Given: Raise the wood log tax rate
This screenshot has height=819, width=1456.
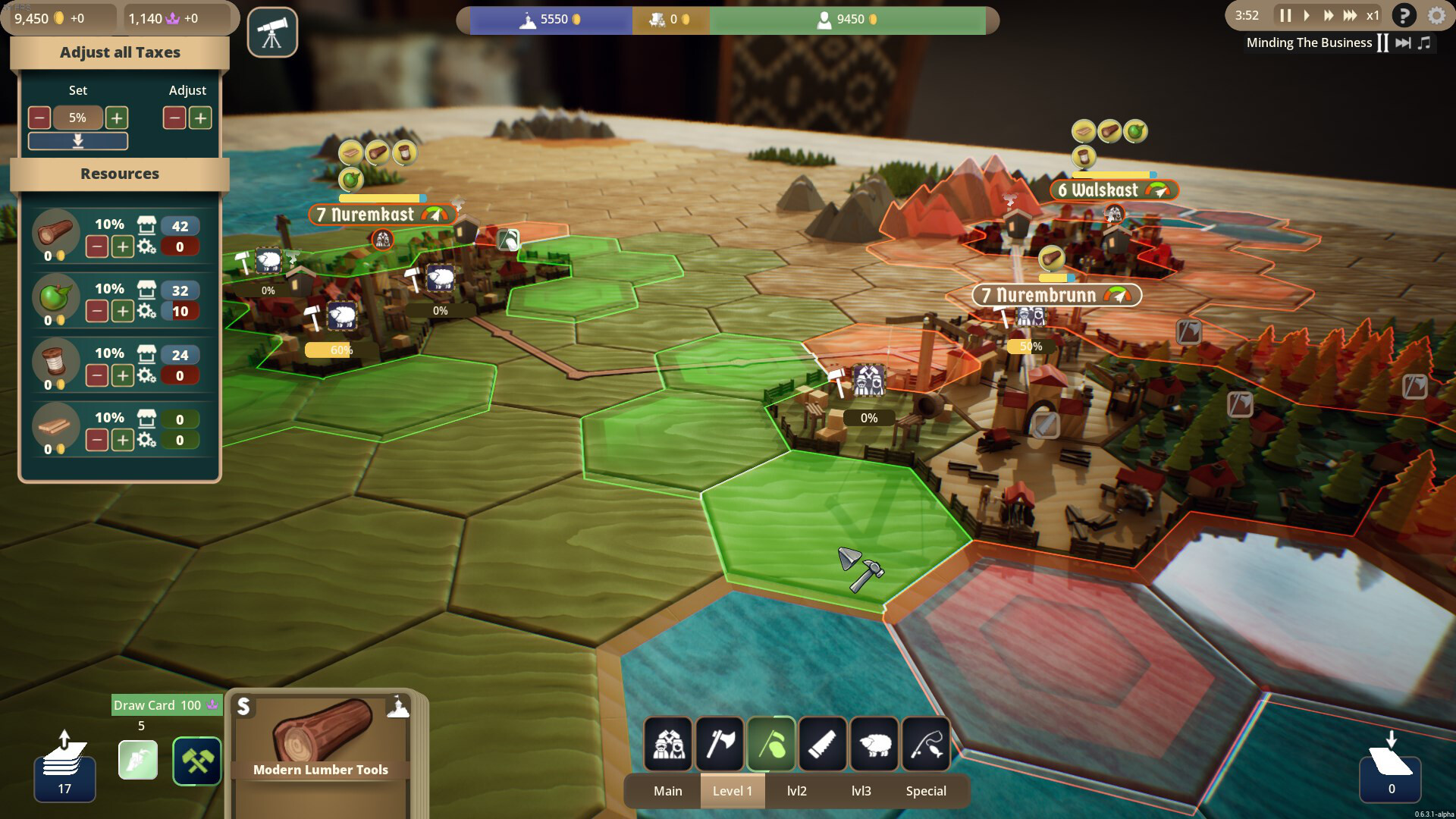Looking at the screenshot, I should tap(122, 246).
